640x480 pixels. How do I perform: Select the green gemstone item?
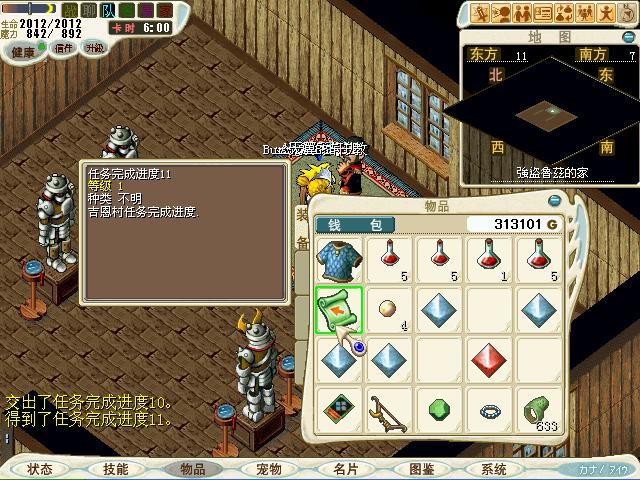(440, 411)
